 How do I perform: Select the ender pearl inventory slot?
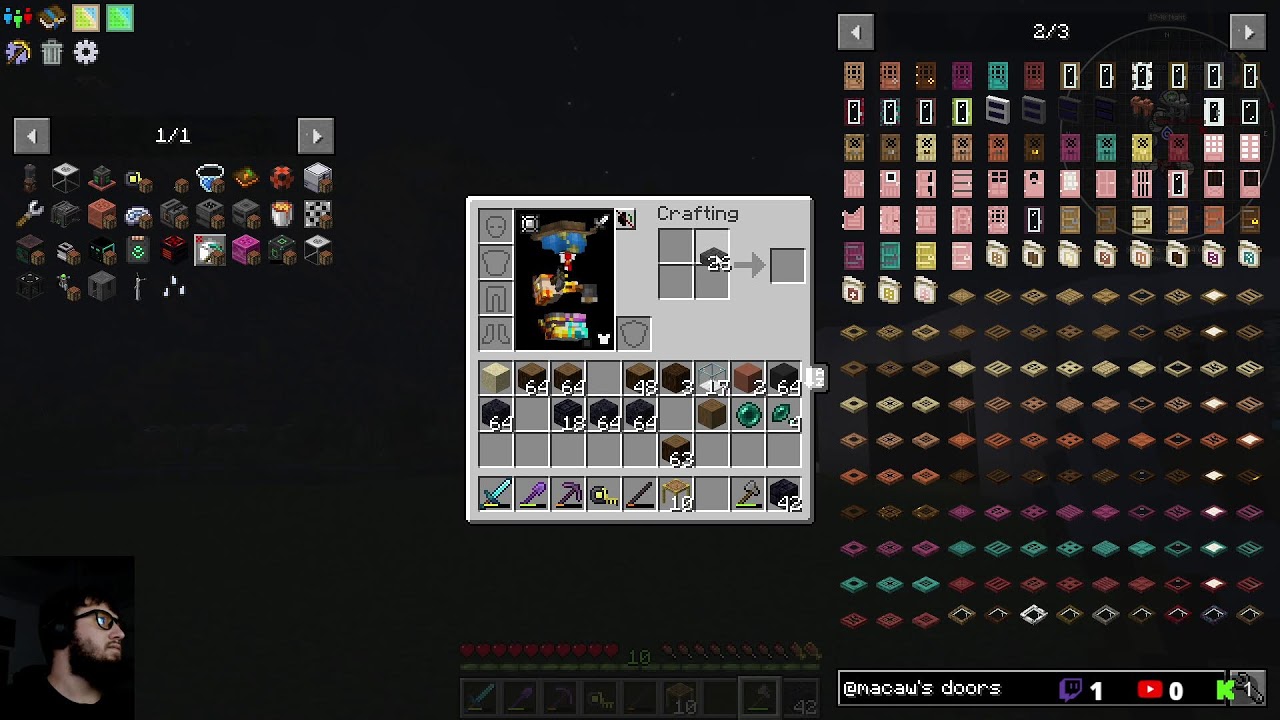pyautogui.click(x=748, y=414)
